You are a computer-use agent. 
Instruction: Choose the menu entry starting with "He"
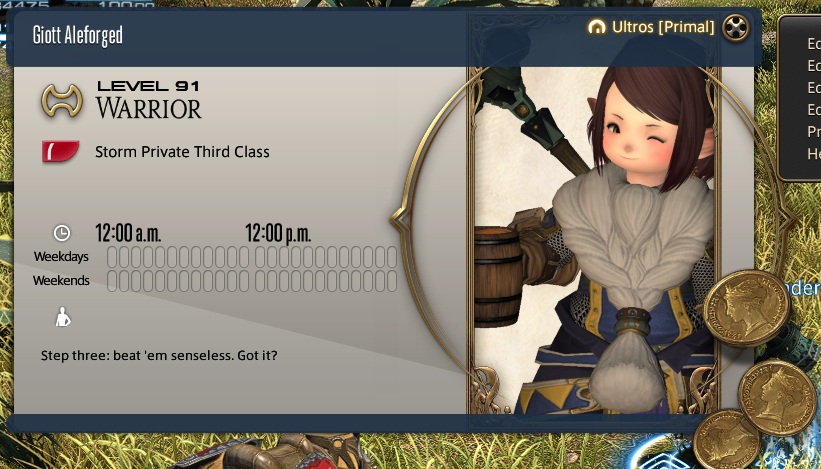[813, 154]
